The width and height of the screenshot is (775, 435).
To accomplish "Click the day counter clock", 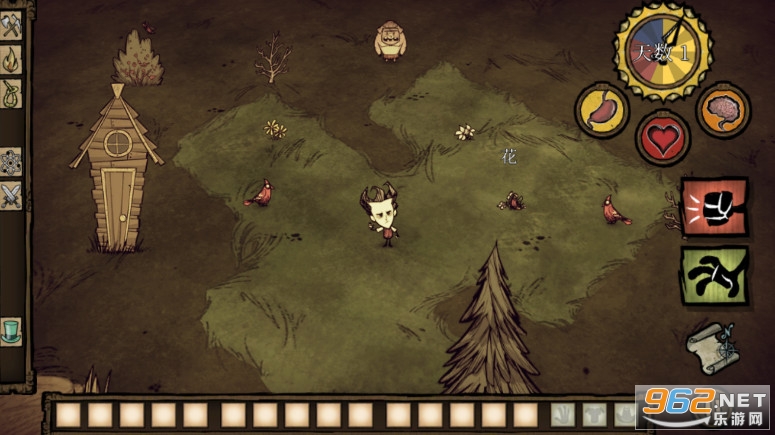I will click(x=662, y=50).
